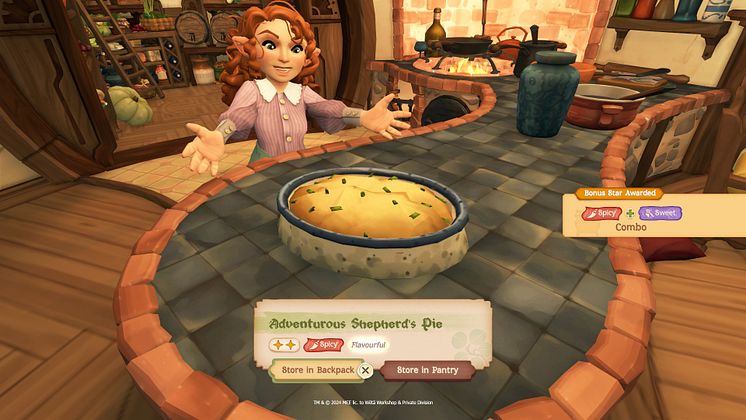Store the pie in Backpack
The height and width of the screenshot is (420, 746).
313,370
